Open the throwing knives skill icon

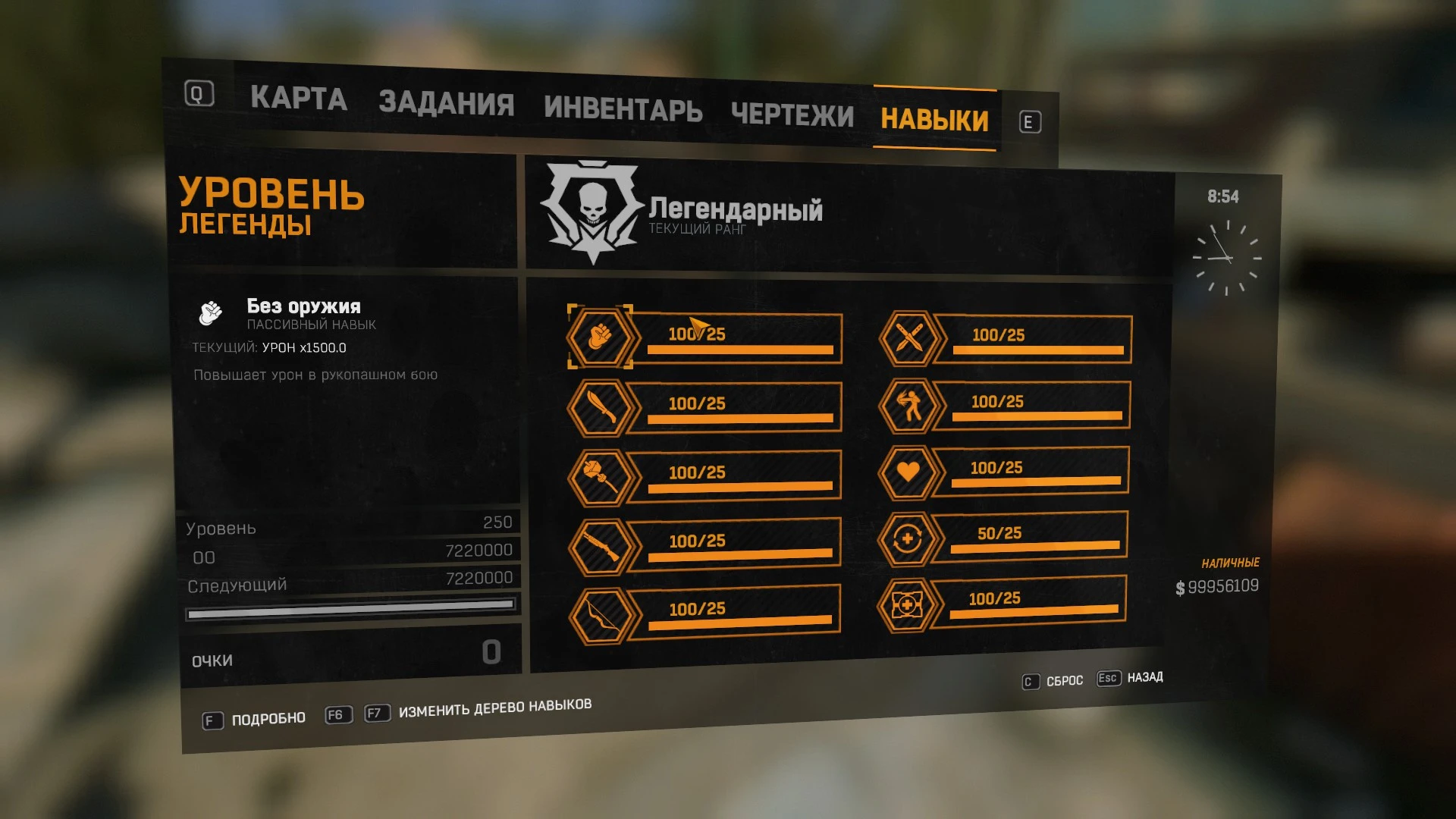[x=909, y=338]
